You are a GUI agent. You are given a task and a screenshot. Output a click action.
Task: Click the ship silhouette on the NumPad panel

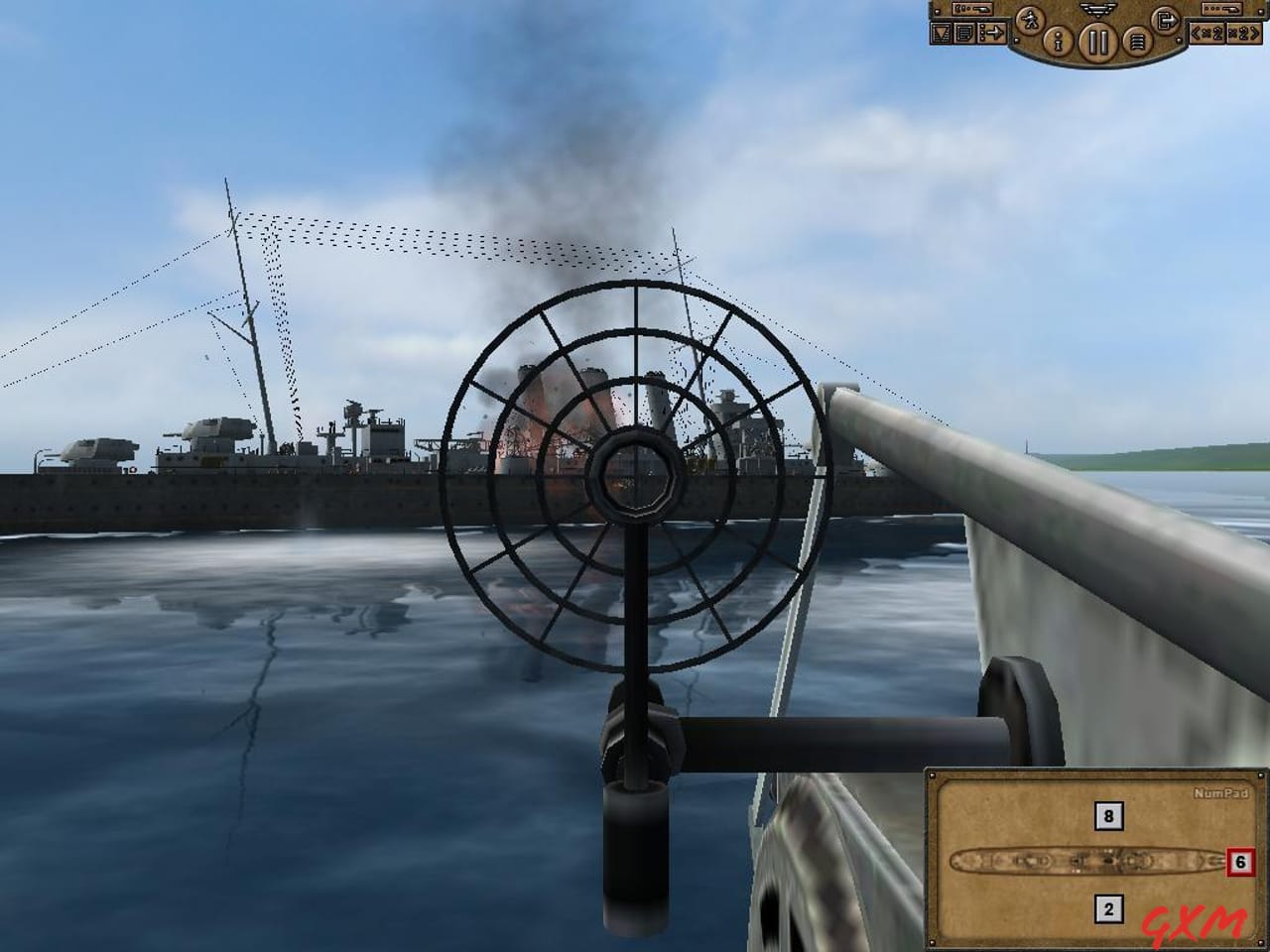click(1085, 860)
